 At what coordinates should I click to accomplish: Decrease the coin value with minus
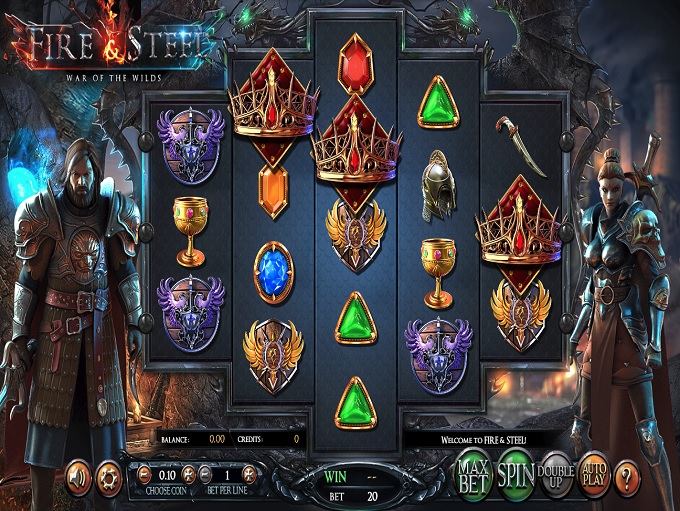(x=144, y=475)
